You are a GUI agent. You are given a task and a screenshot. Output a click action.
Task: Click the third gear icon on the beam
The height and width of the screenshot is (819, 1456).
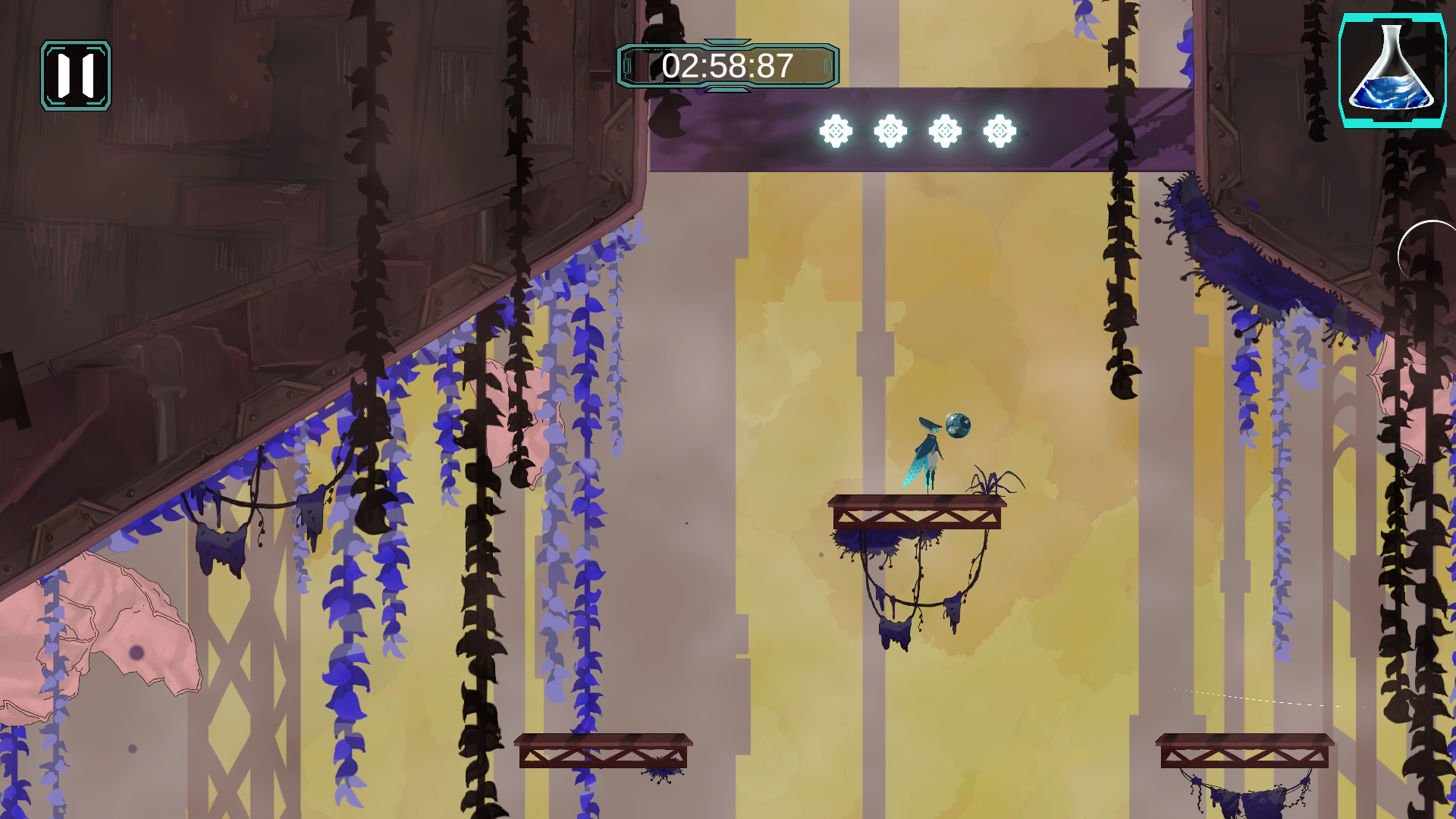(946, 131)
